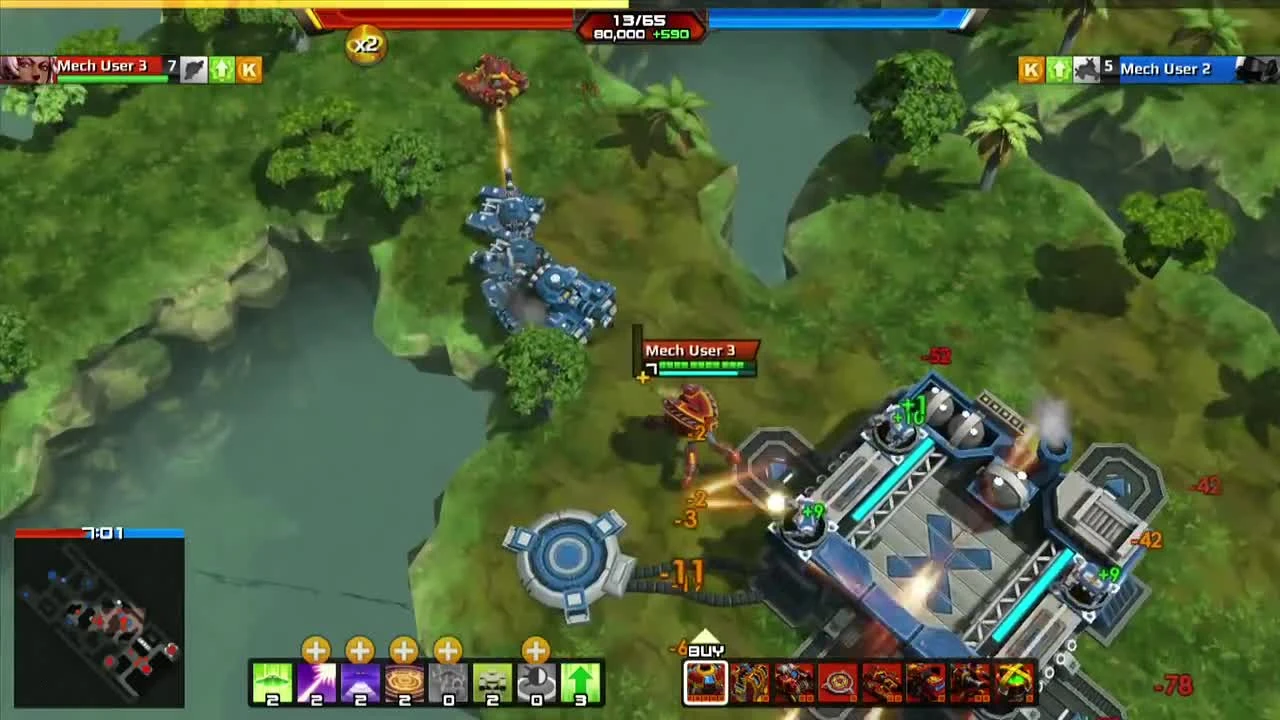
Task: Select the green bomber unit ability
Action: point(273,683)
